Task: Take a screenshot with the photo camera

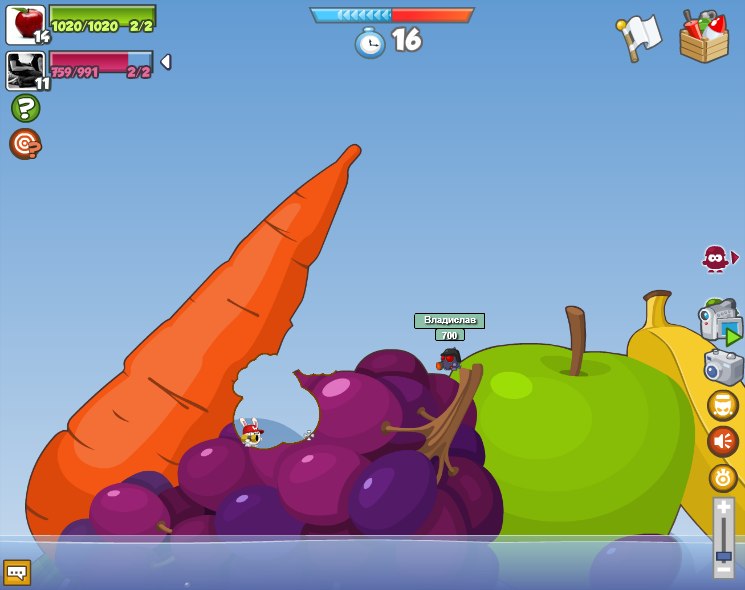Action: click(x=723, y=366)
